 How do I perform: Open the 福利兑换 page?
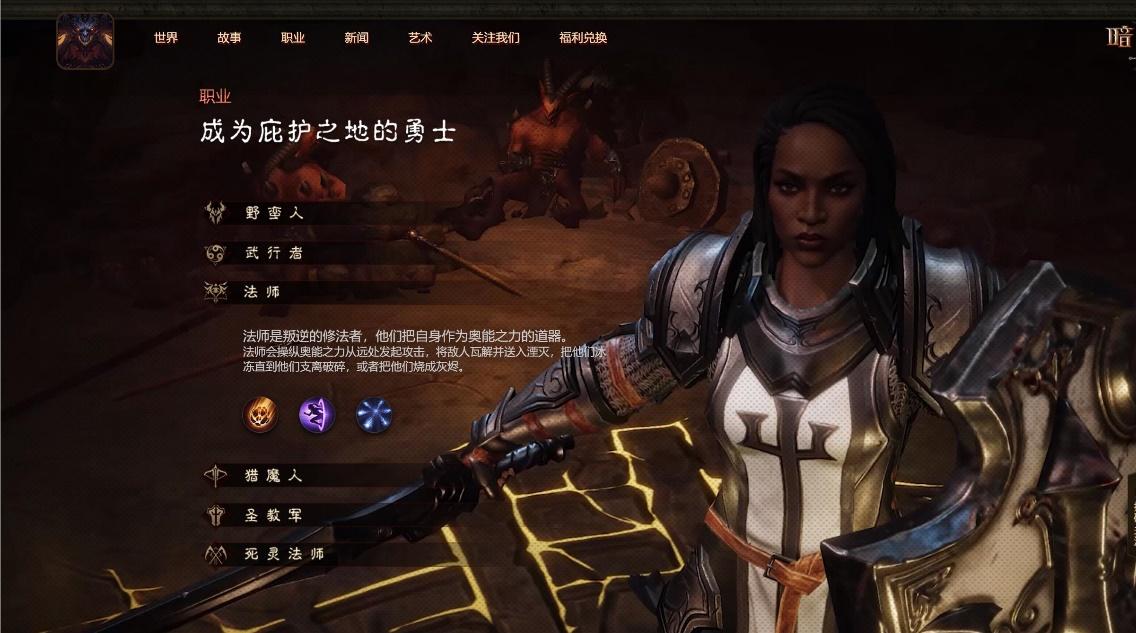[x=583, y=38]
